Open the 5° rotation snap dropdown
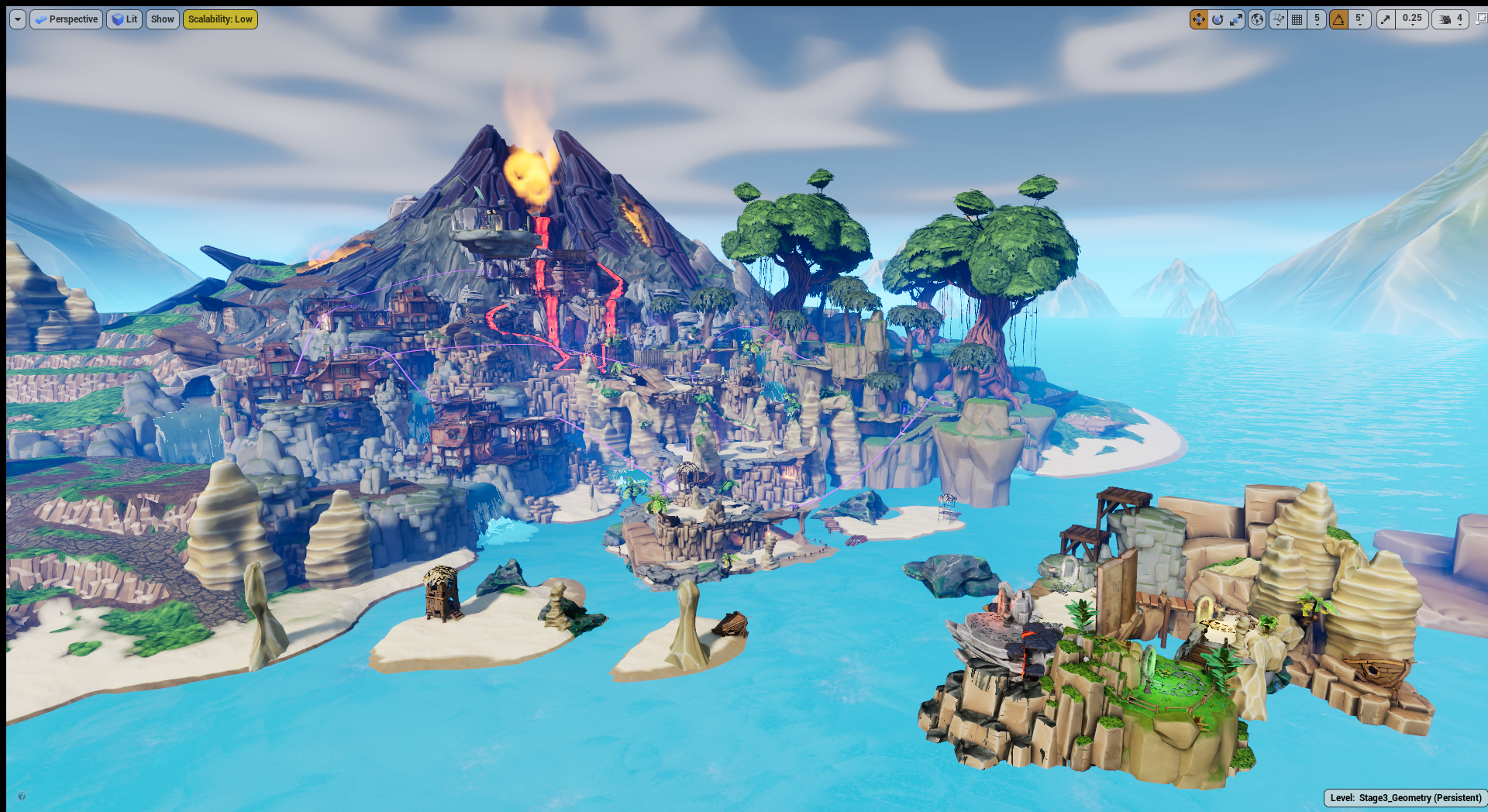The width and height of the screenshot is (1488, 812). [x=1360, y=19]
